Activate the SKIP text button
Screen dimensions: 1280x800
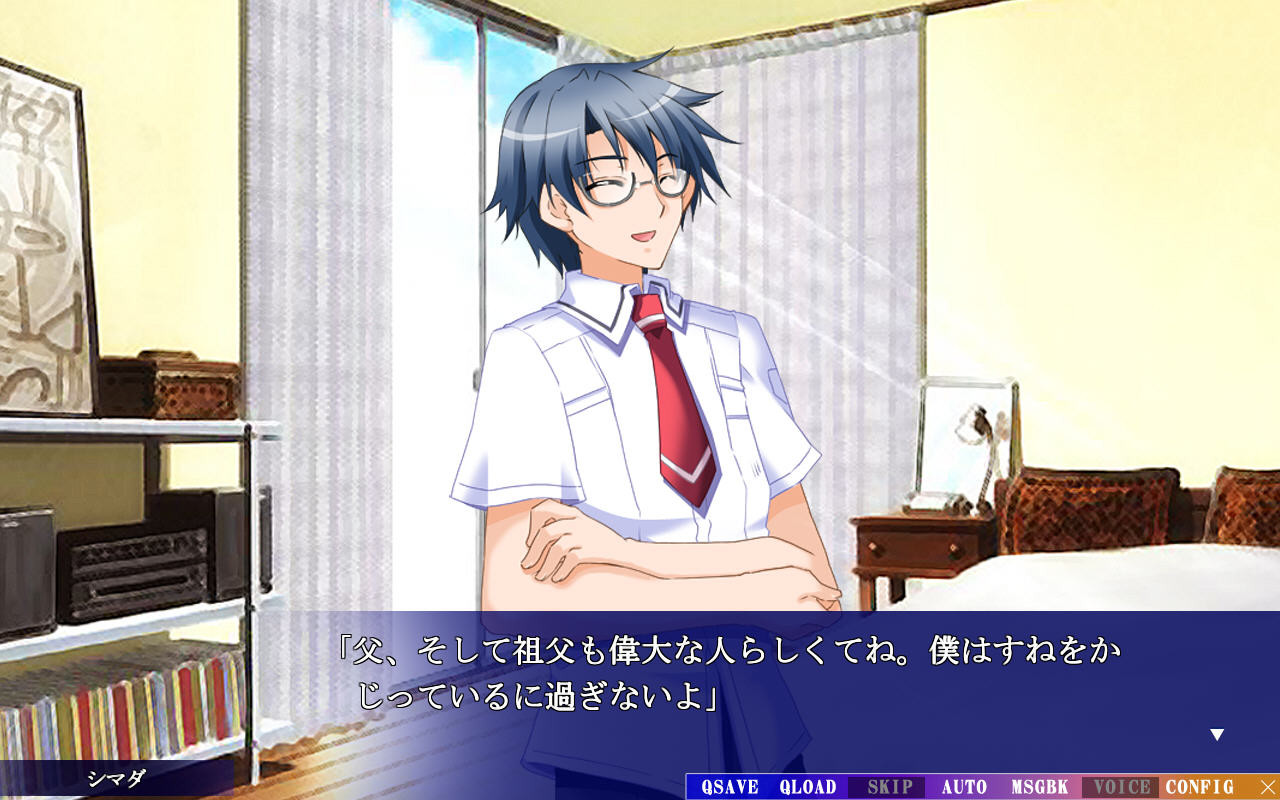point(889,787)
